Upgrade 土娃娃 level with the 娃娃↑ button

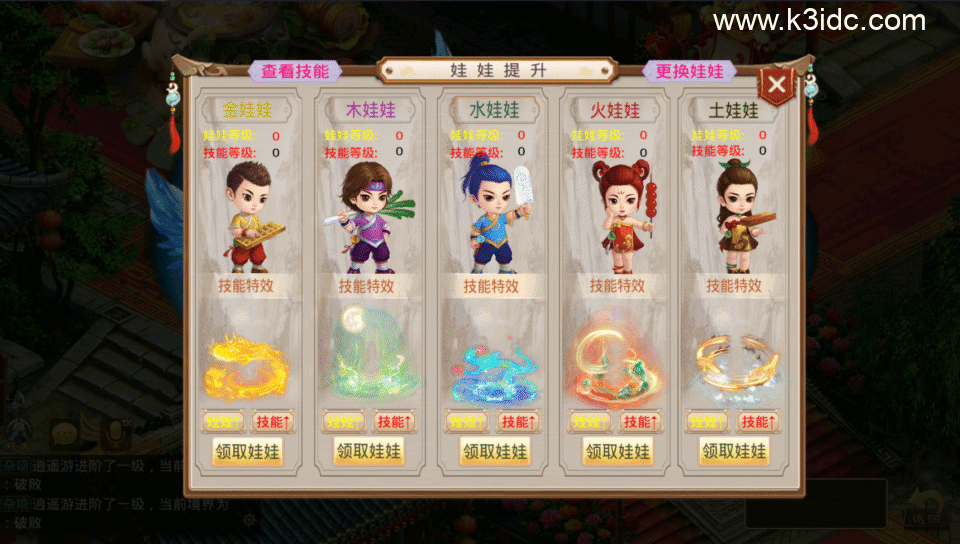point(708,422)
